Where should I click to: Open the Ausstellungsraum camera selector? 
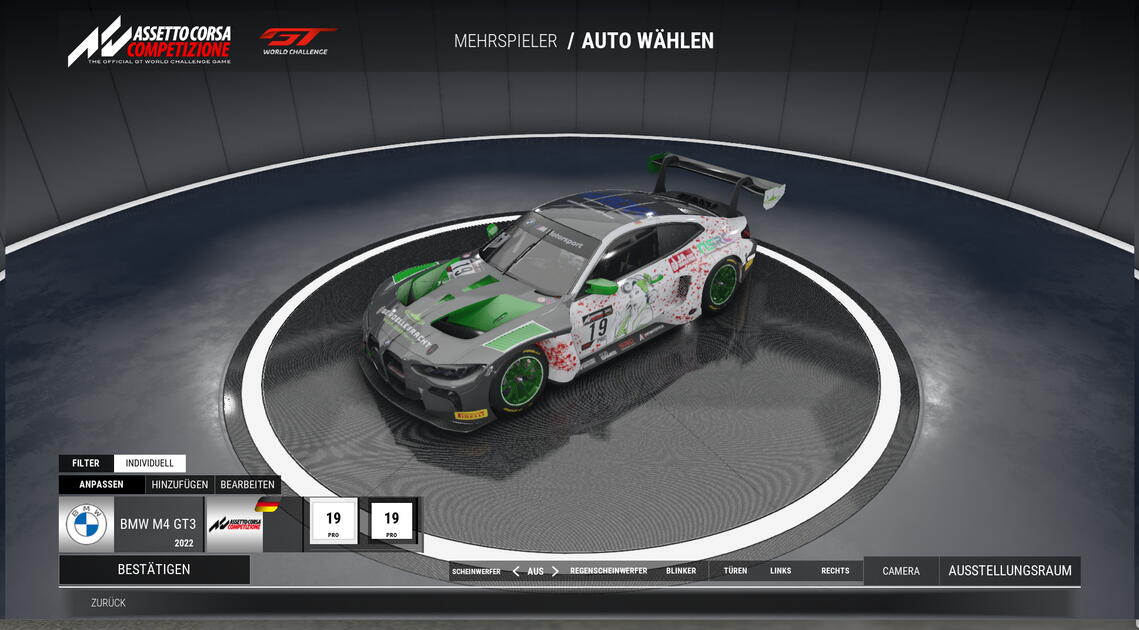1010,571
